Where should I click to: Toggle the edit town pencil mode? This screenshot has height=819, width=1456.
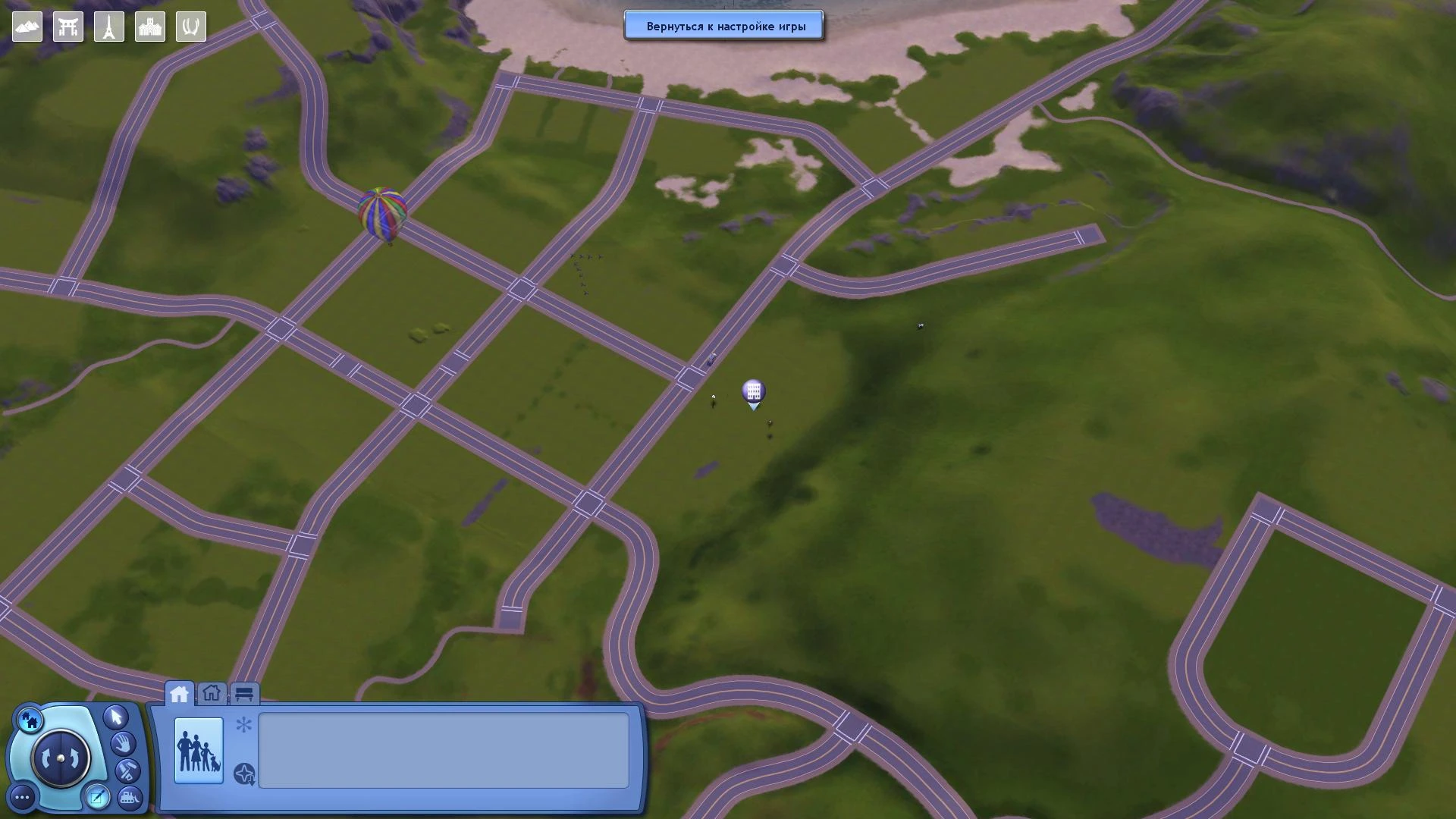[97, 795]
